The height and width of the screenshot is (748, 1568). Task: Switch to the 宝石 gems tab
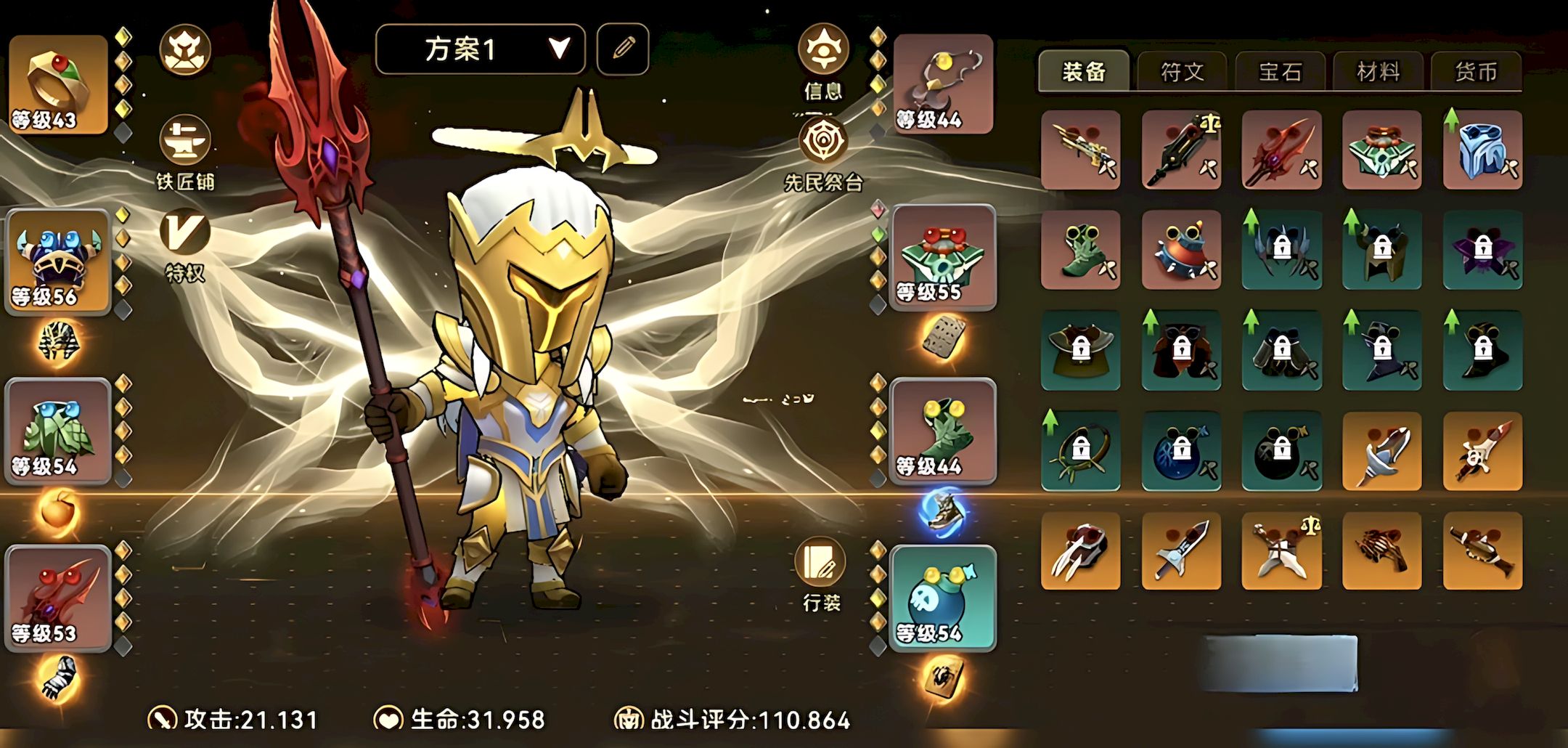[x=1280, y=72]
